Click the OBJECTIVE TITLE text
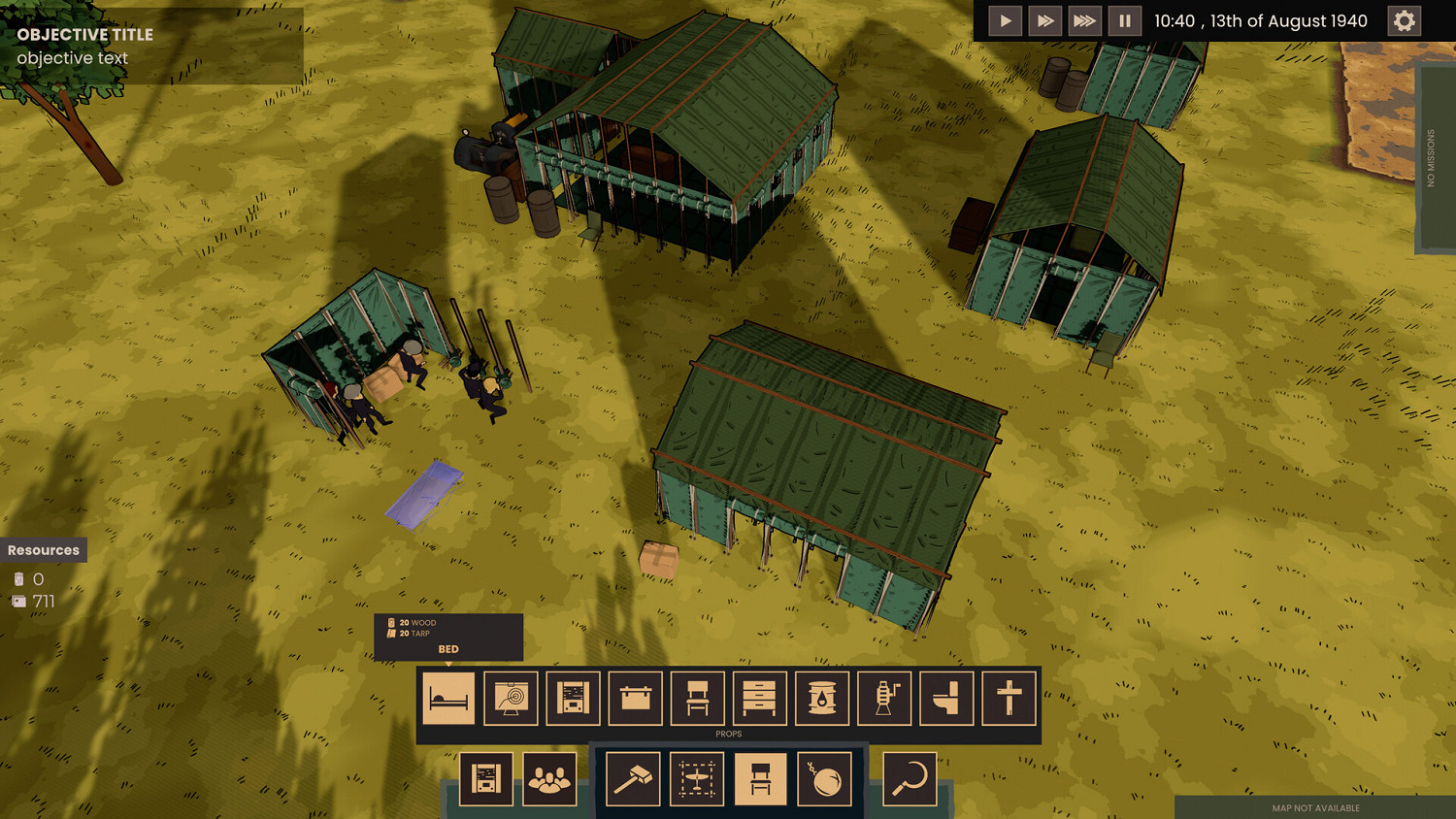This screenshot has height=819, width=1456. (x=83, y=34)
